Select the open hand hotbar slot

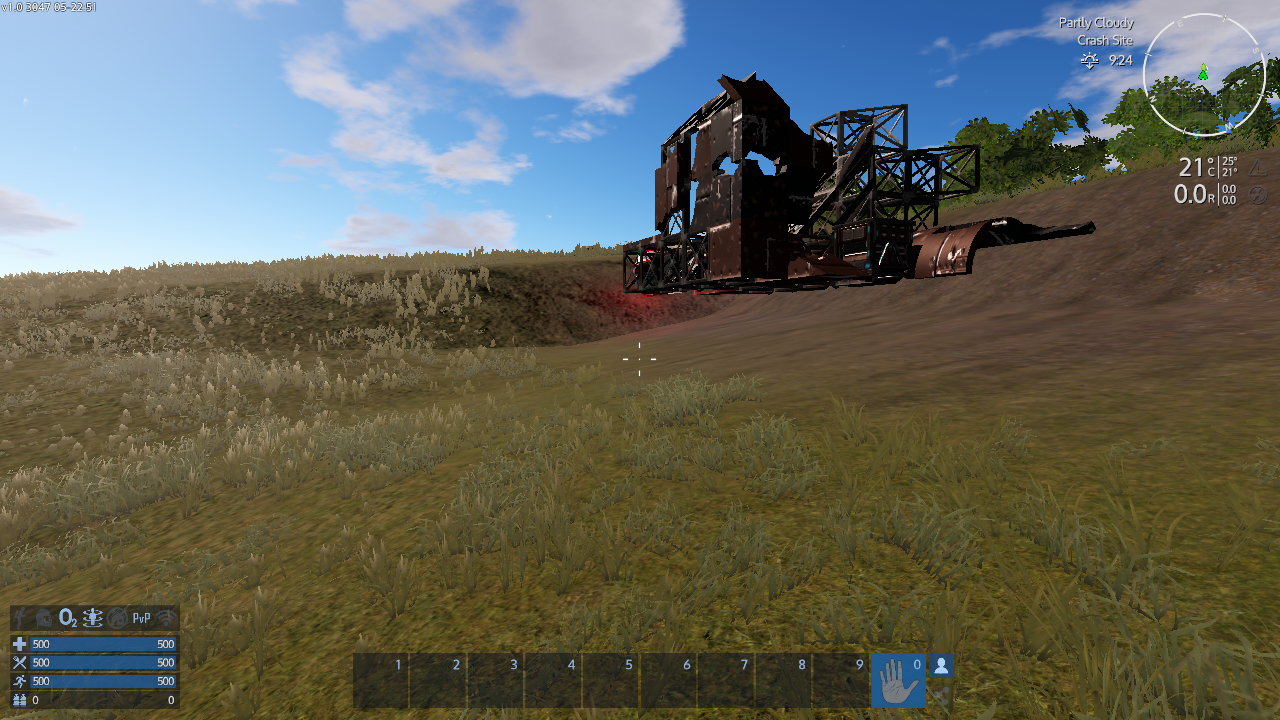click(898, 681)
